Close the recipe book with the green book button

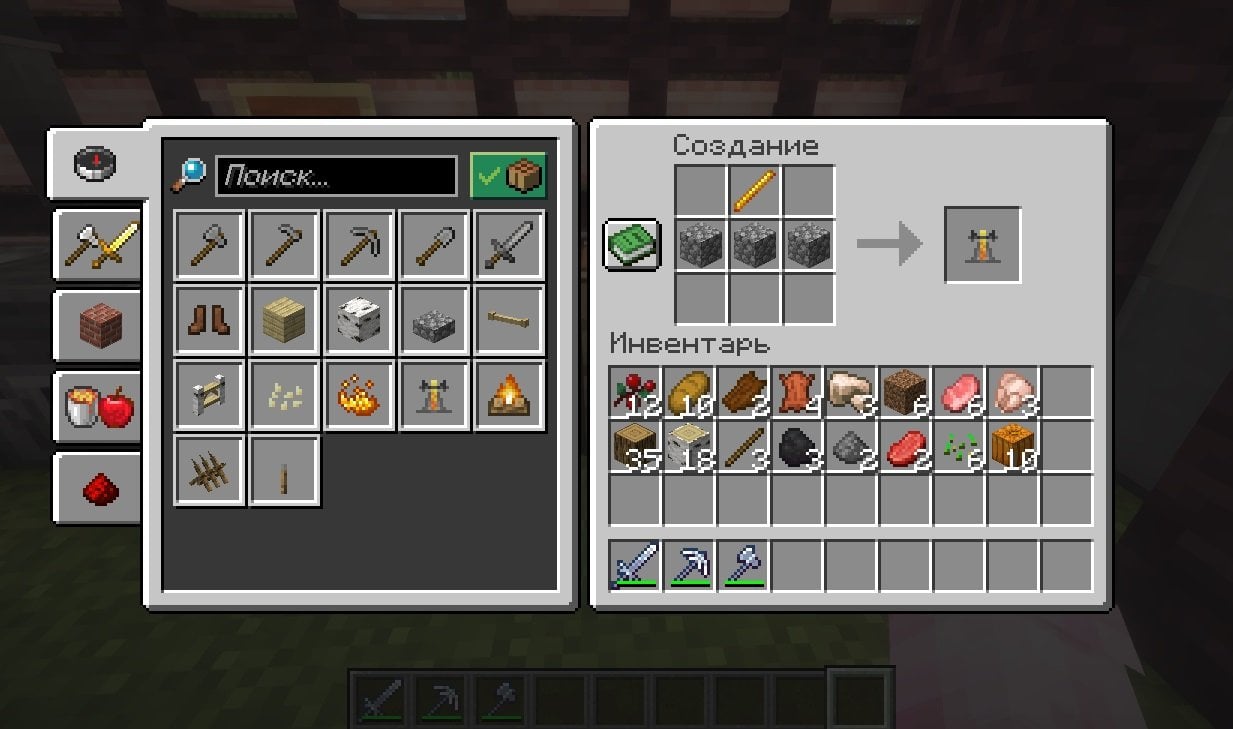click(632, 244)
